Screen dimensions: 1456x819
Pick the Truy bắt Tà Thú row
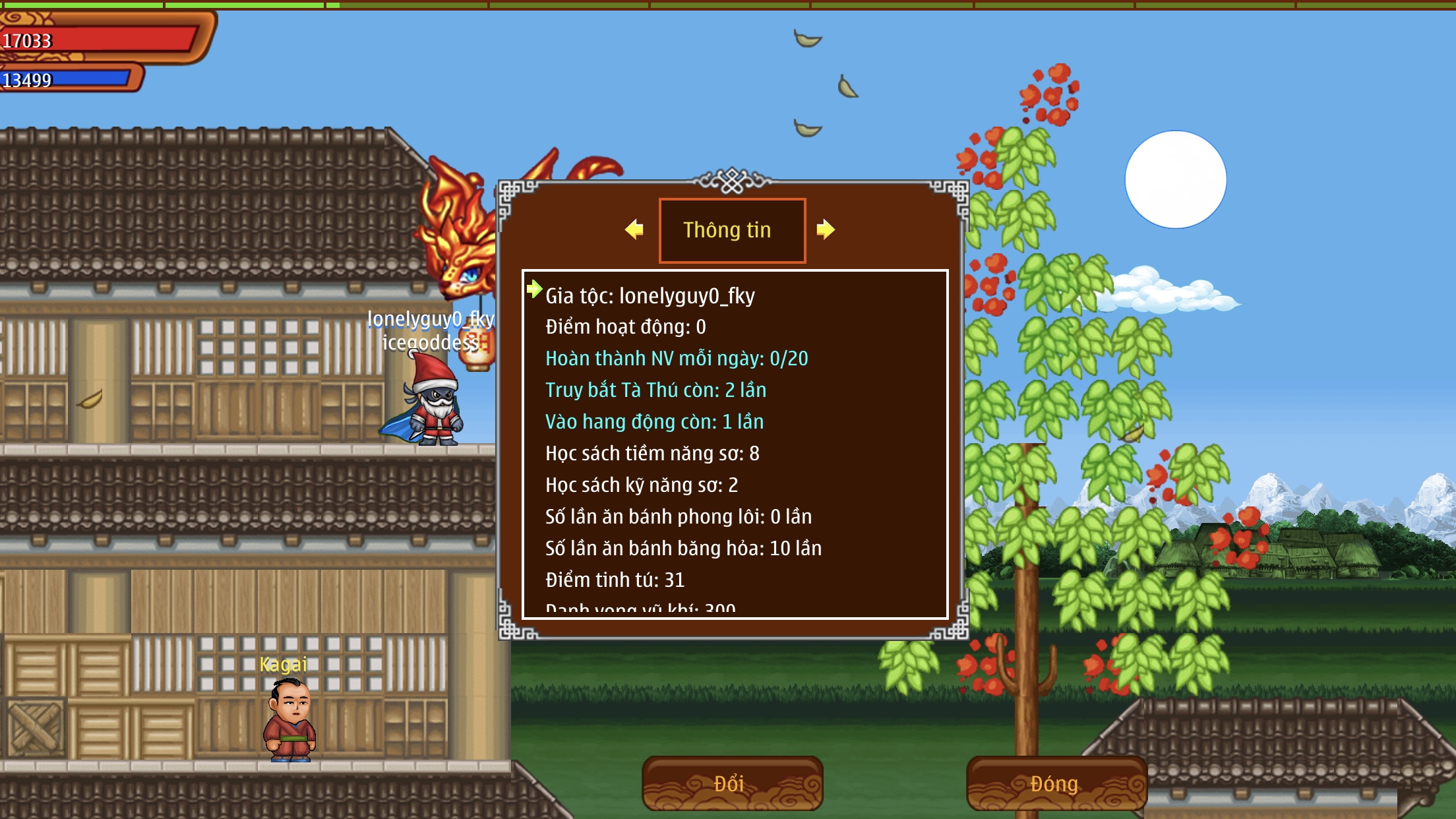655,390
